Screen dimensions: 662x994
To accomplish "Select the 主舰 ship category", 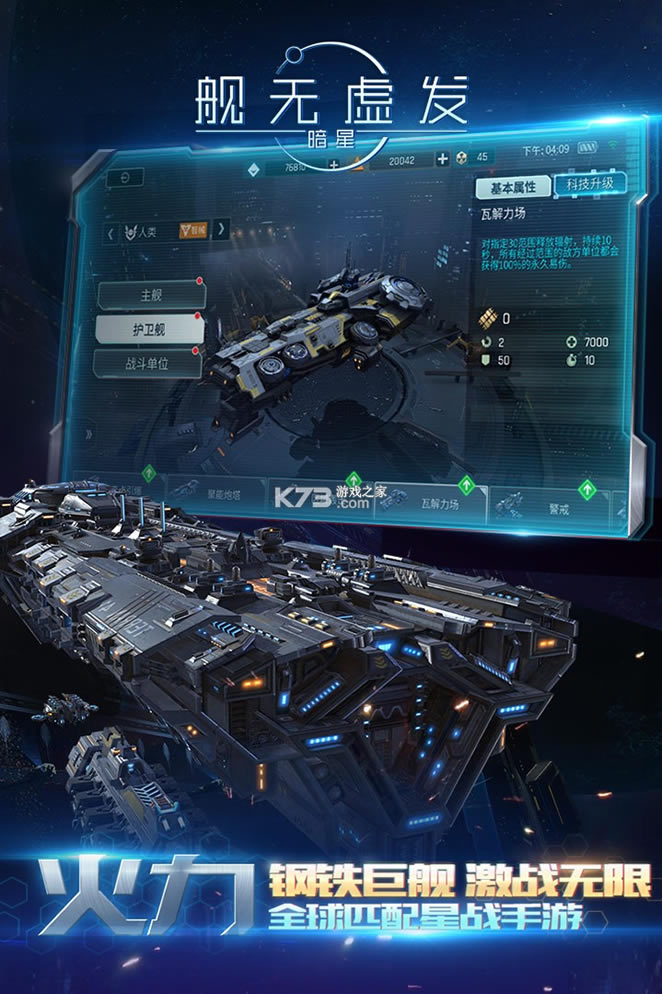I will pyautogui.click(x=150, y=295).
